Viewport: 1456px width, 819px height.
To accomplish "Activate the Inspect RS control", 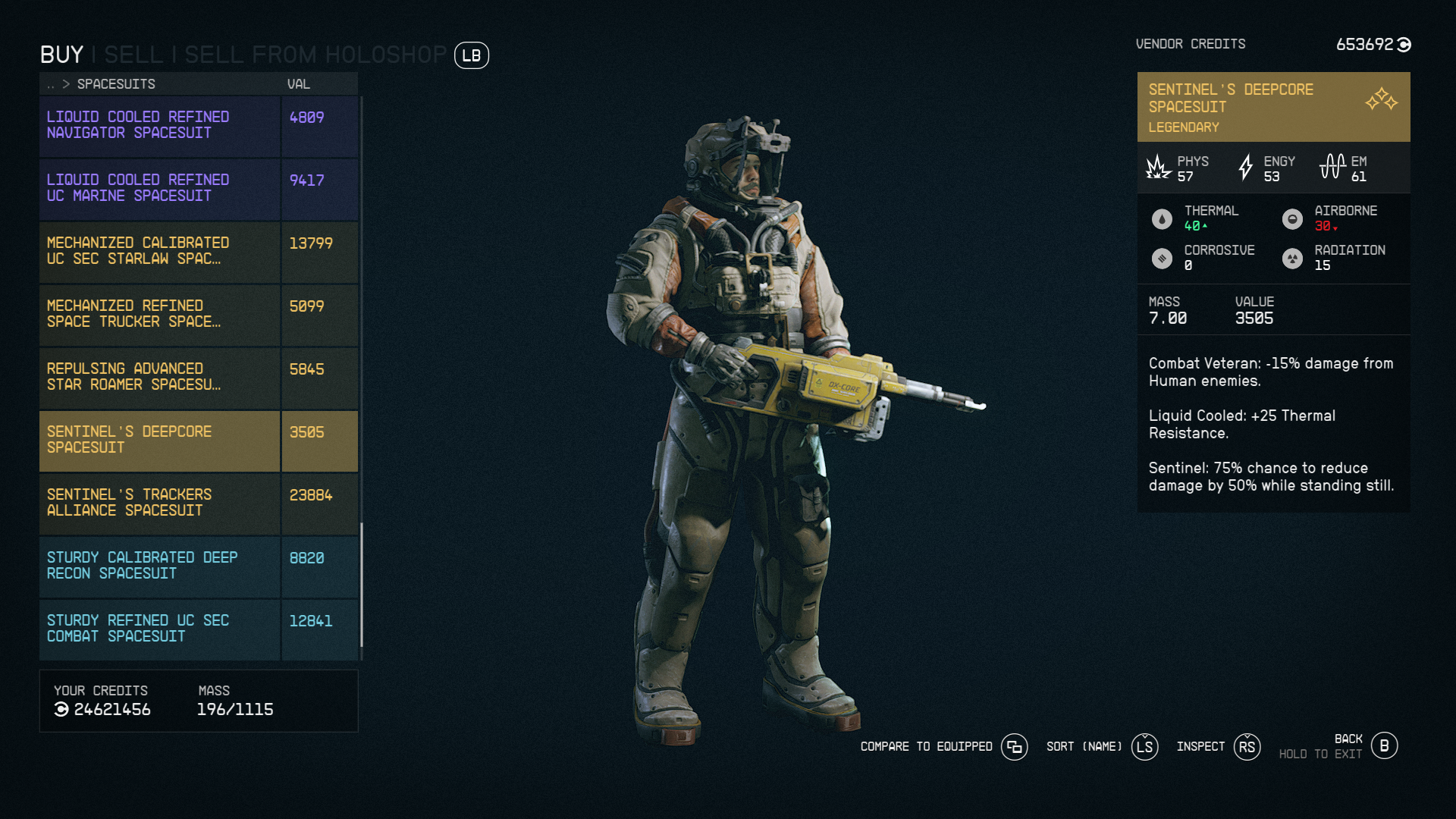I will point(1247,747).
